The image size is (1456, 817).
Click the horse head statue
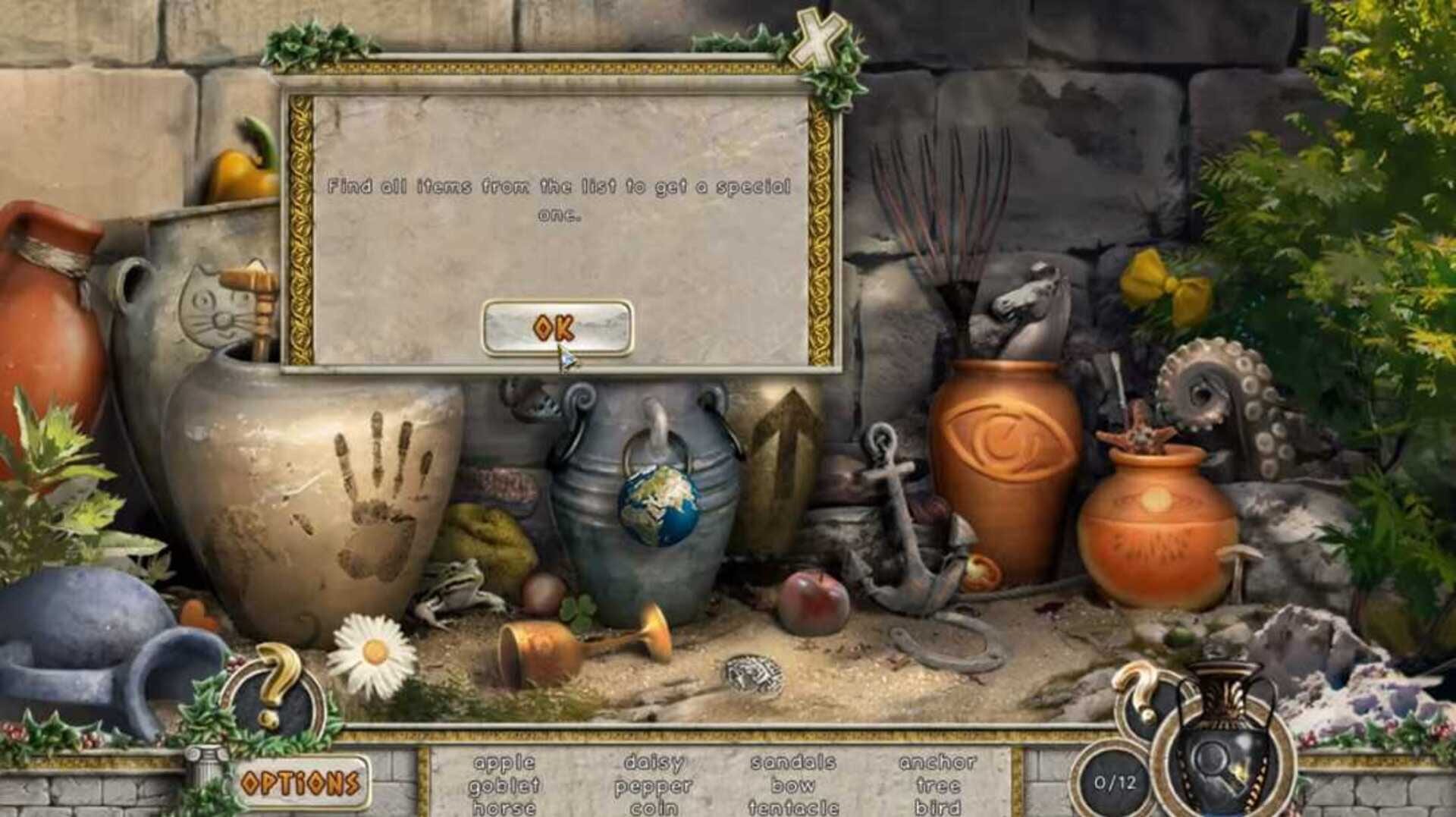click(x=1029, y=296)
